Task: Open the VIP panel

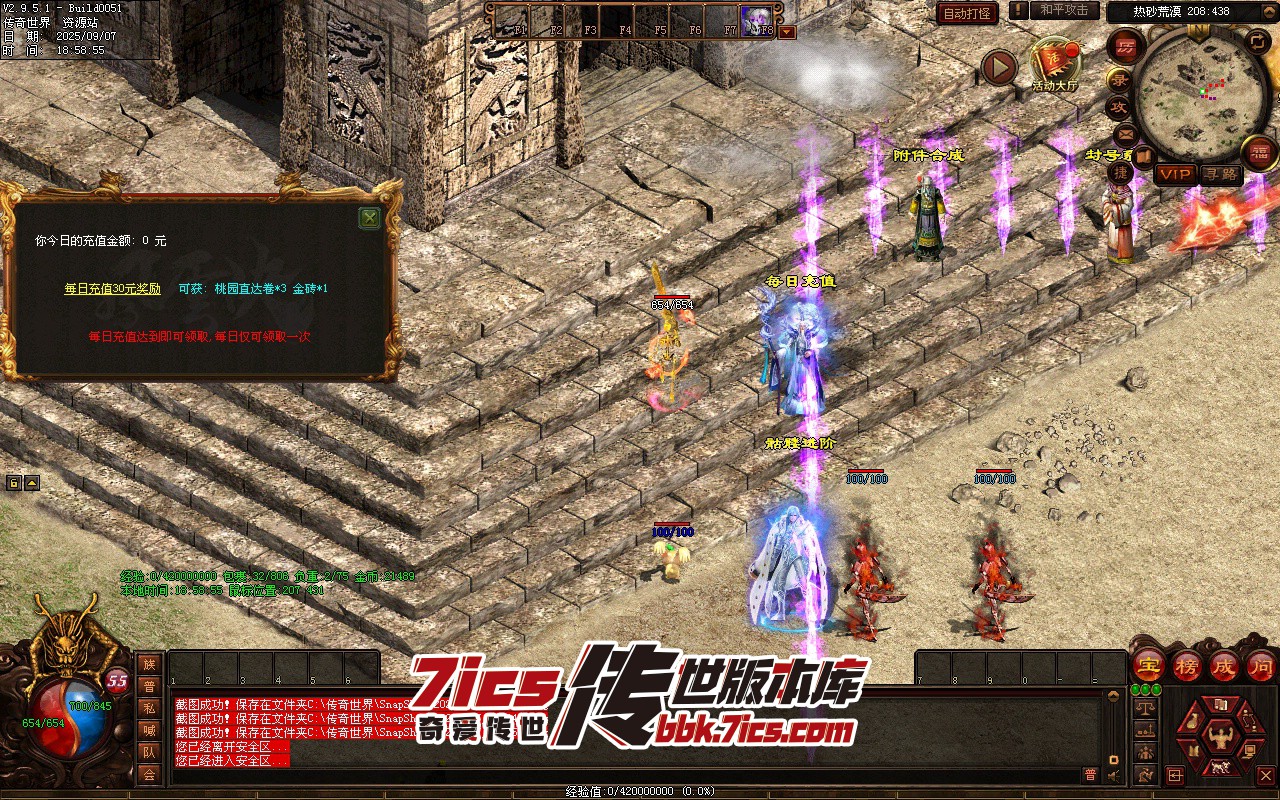Action: (x=1175, y=174)
